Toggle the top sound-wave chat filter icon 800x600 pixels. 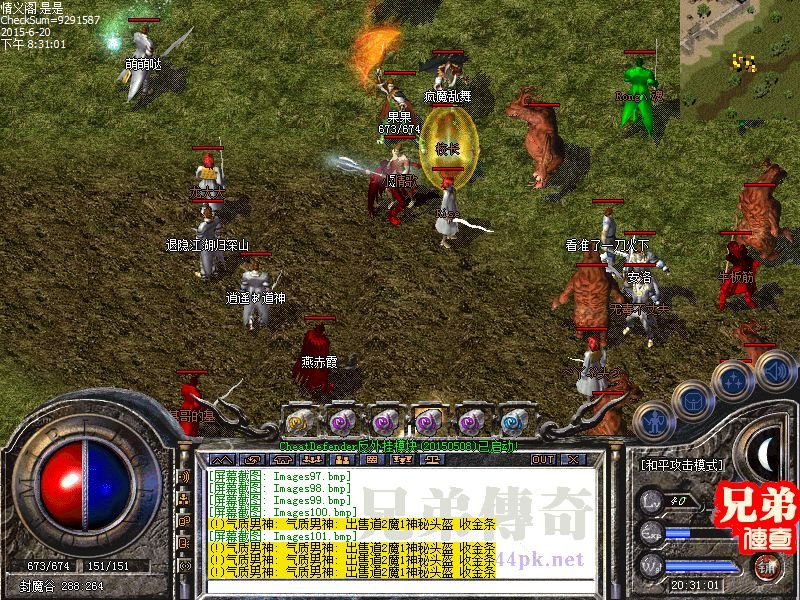pos(183,476)
